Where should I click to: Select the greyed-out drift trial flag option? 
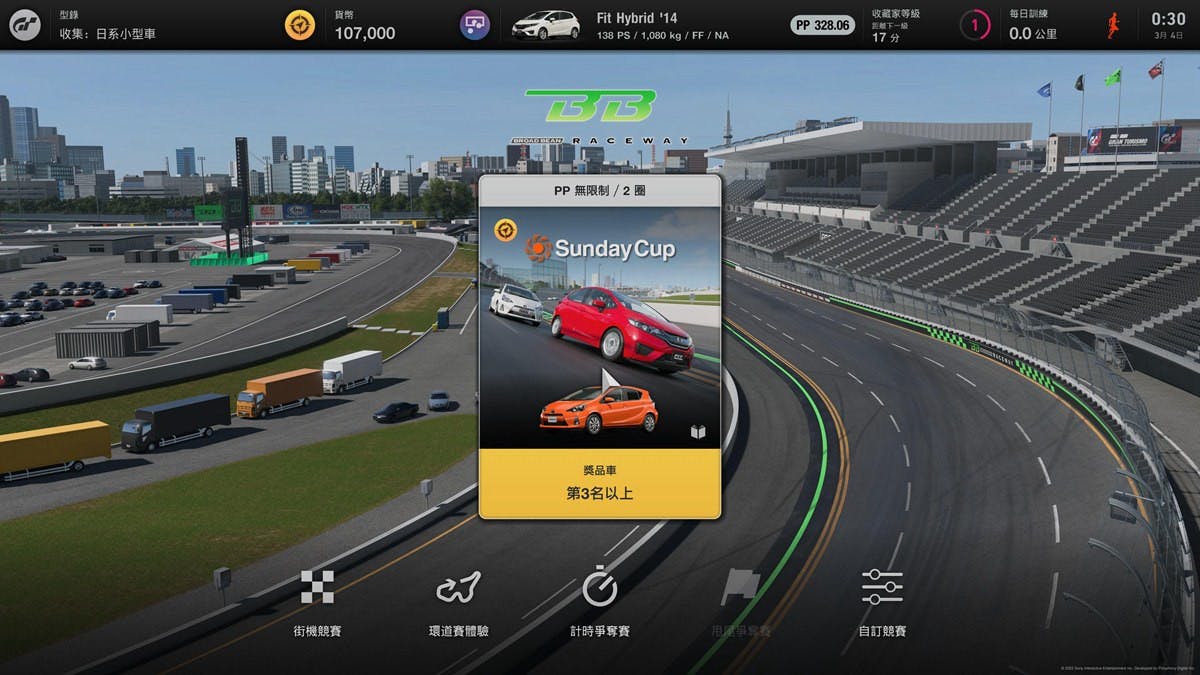(740, 602)
